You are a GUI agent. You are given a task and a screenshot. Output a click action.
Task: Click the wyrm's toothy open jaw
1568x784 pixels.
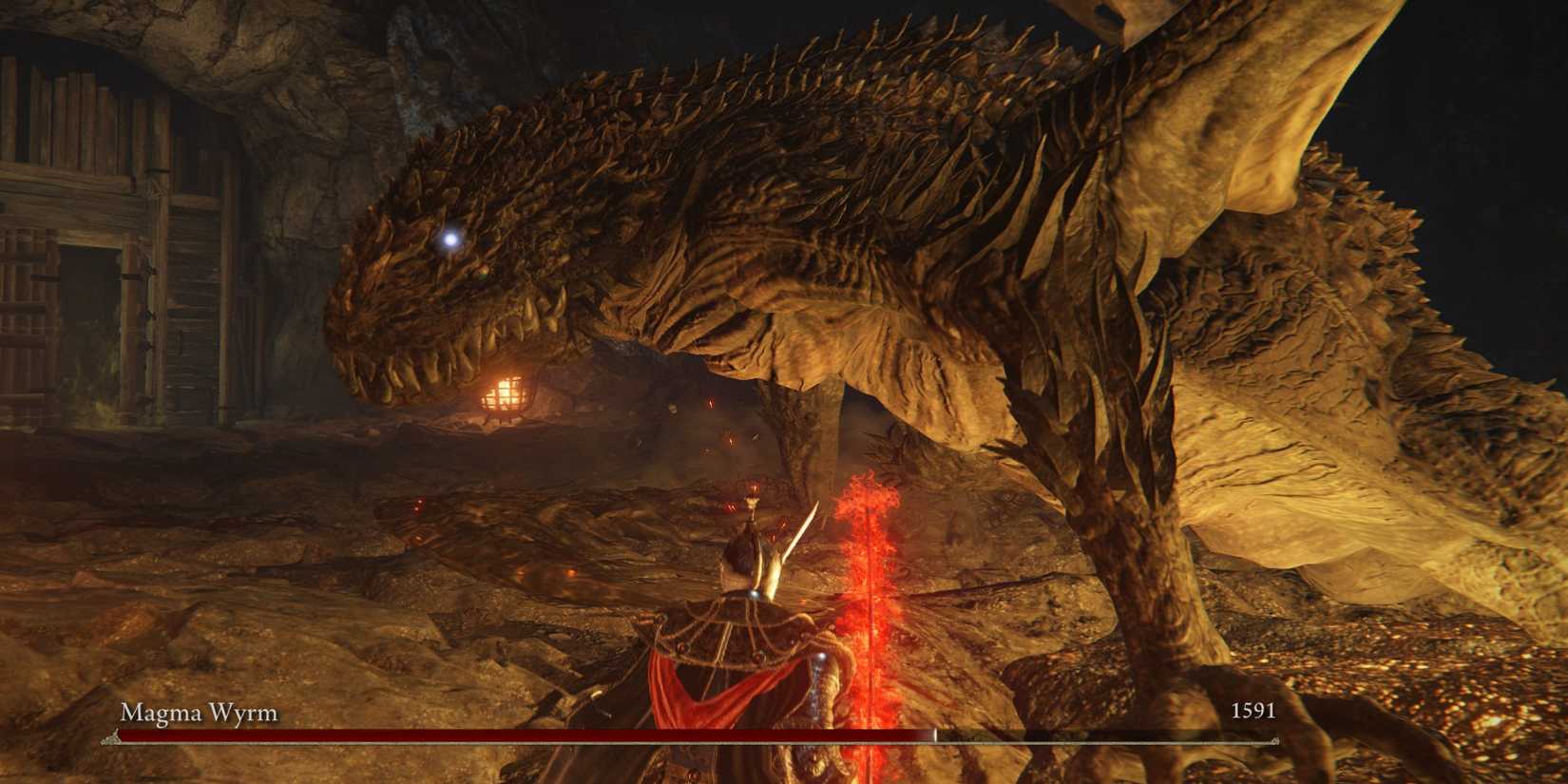[456, 352]
